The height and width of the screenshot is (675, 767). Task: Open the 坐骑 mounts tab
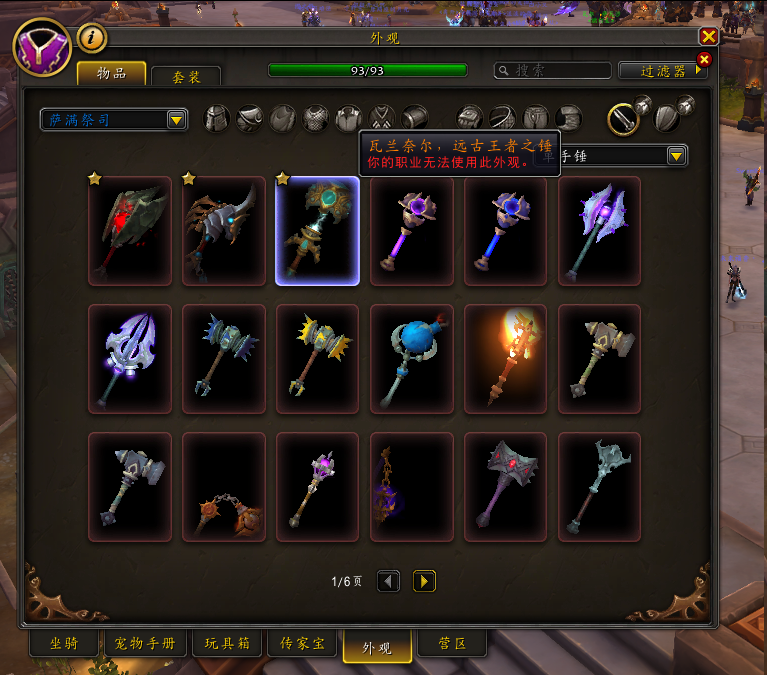[x=63, y=644]
